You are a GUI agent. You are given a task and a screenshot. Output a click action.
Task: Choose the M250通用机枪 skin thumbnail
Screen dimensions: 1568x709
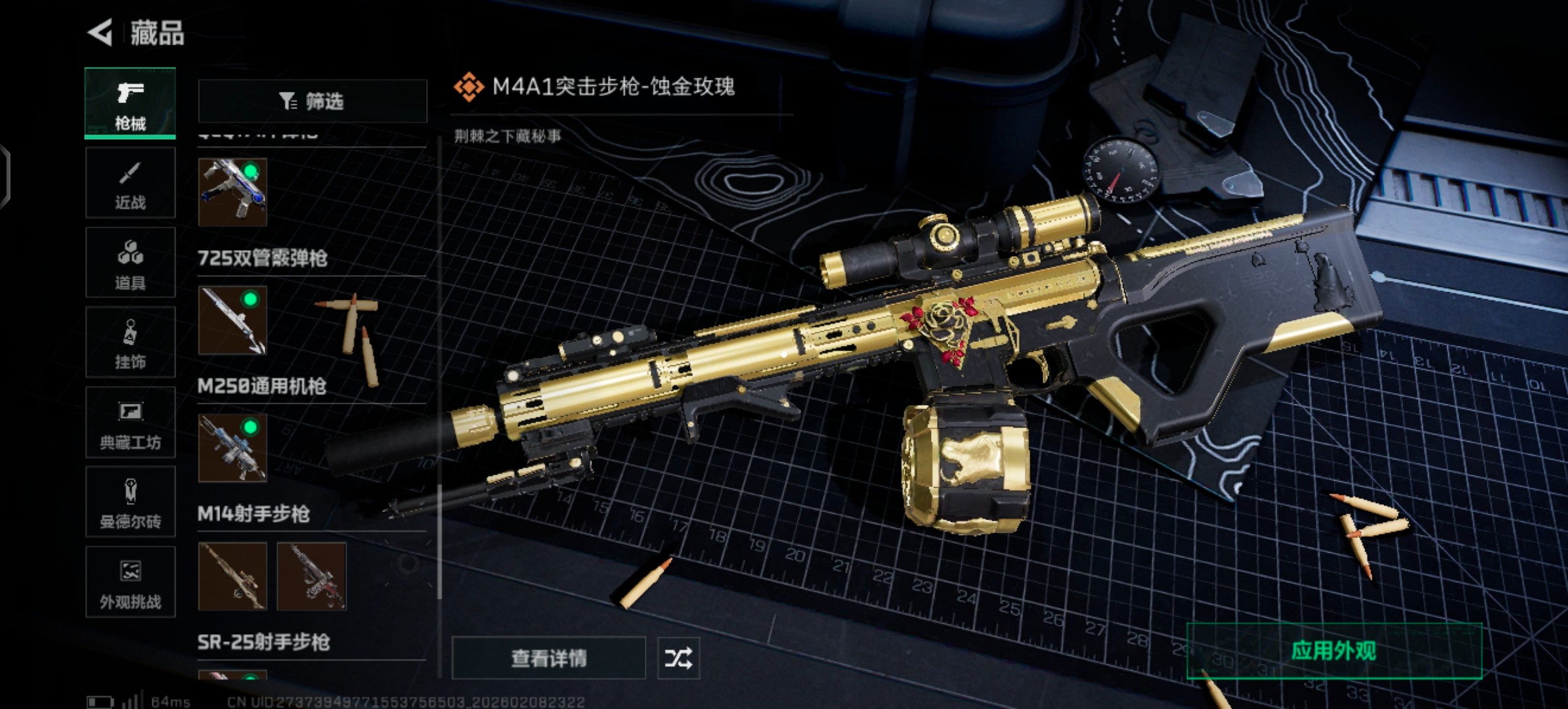click(x=232, y=448)
